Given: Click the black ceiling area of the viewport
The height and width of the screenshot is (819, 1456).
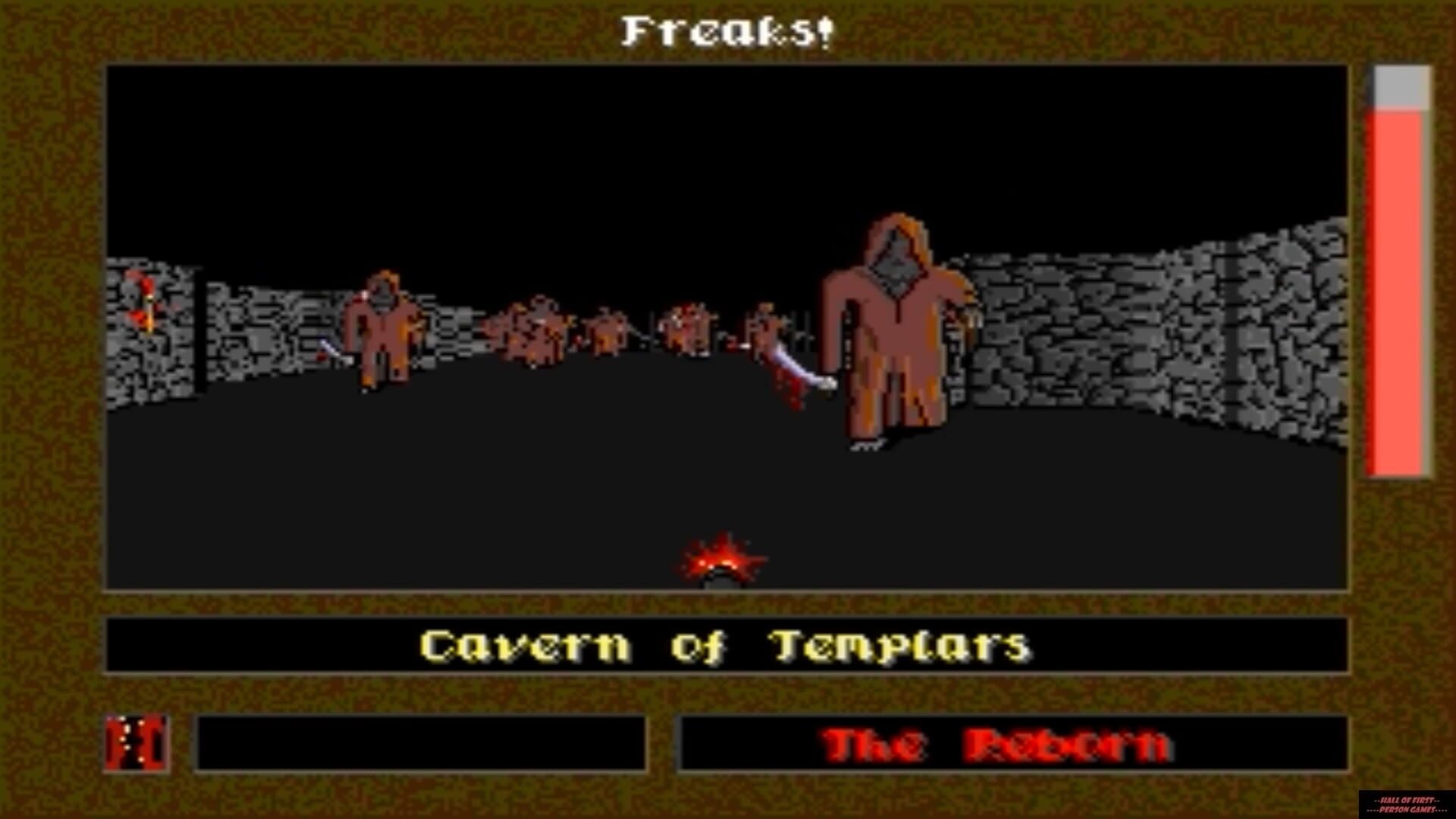Looking at the screenshot, I should pyautogui.click(x=531, y=136).
